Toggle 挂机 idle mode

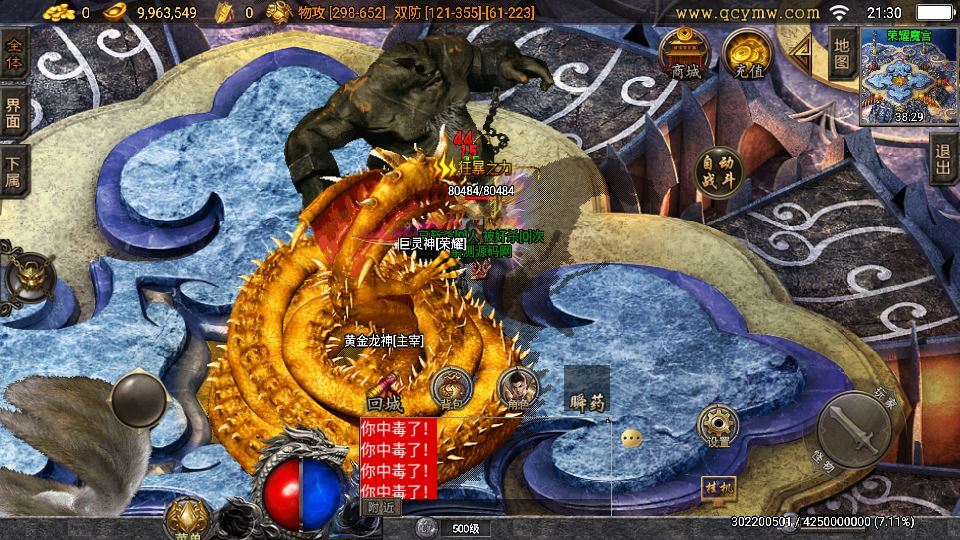pos(718,490)
